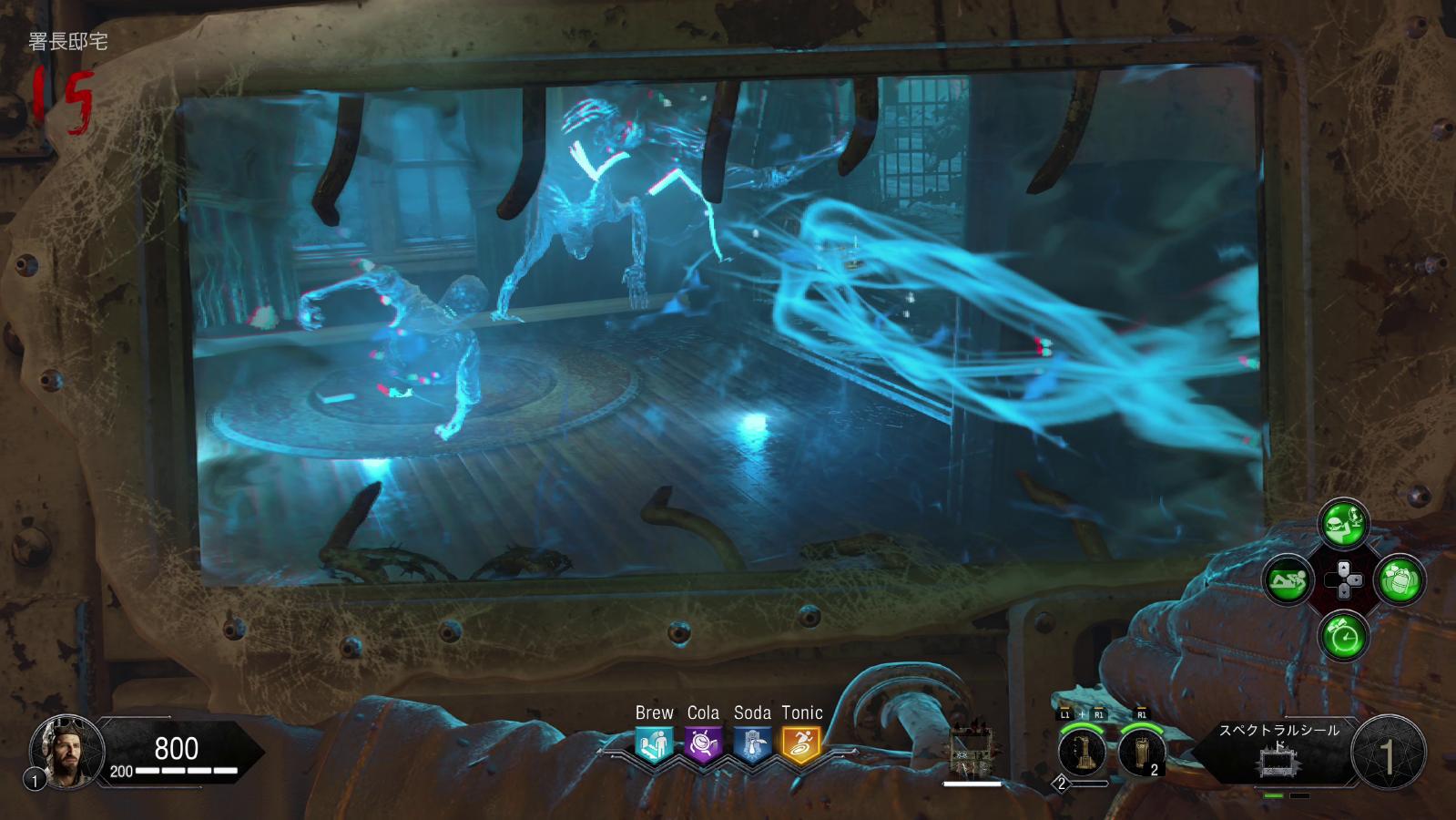Activate the alarm clock elixir icon

click(1343, 635)
